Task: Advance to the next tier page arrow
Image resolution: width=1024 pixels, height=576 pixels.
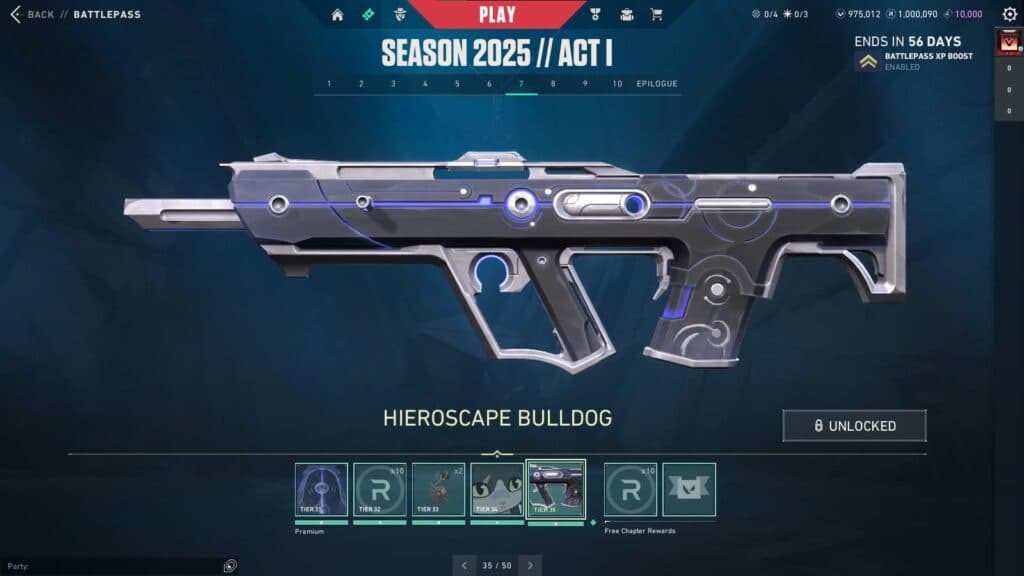Action: [530, 565]
